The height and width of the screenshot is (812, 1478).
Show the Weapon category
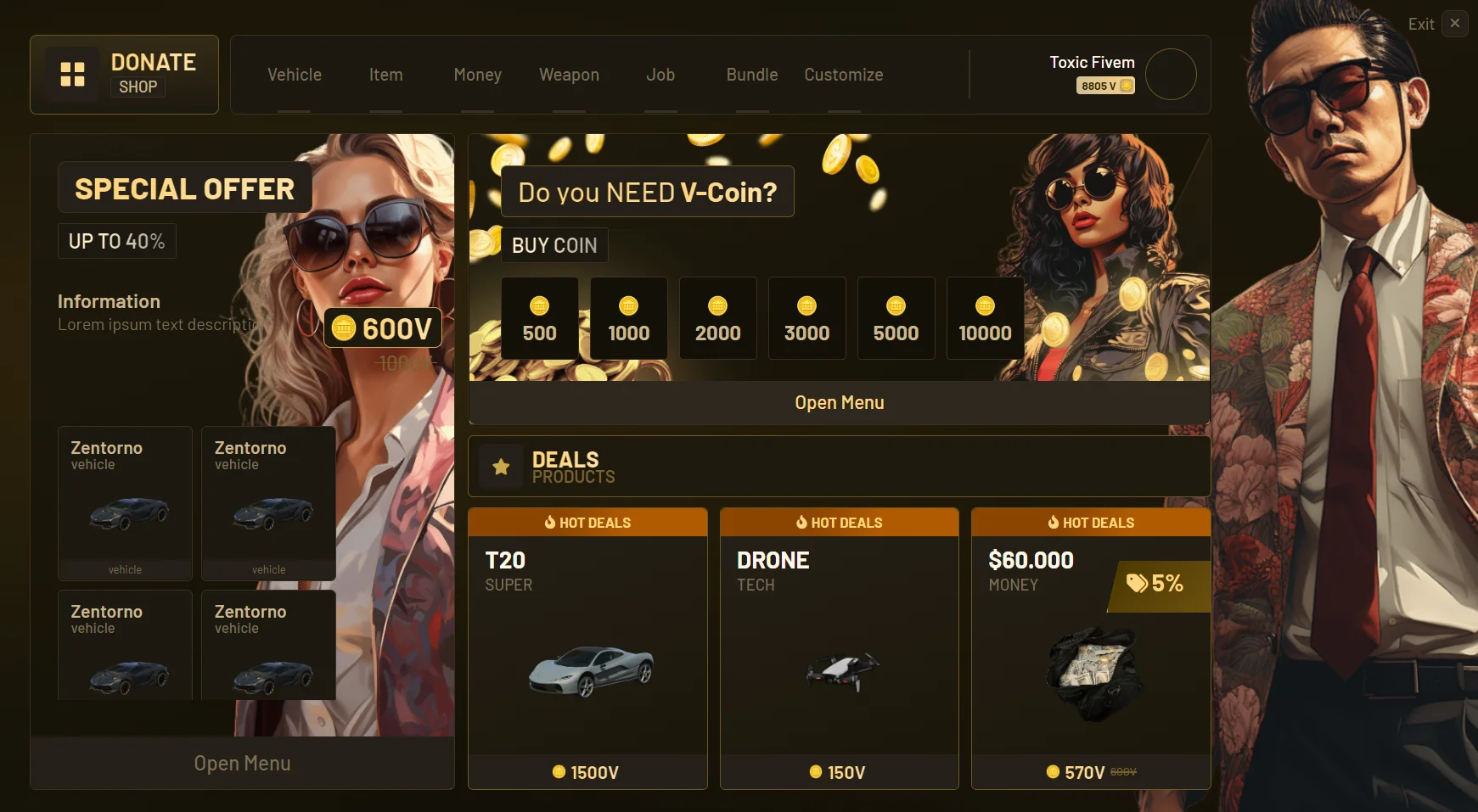(569, 76)
